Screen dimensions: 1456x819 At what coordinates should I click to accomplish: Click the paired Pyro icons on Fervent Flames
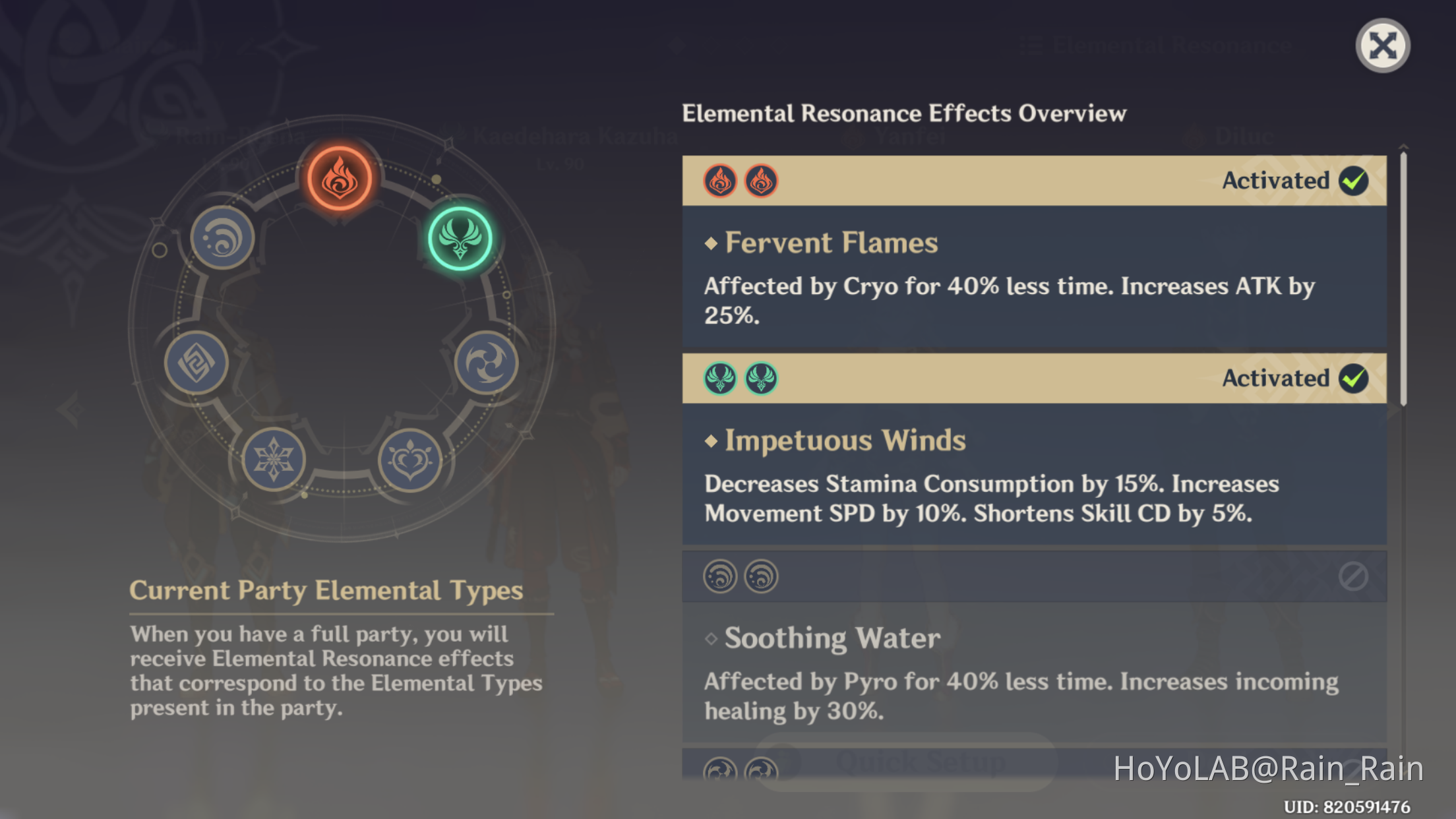coord(739,181)
